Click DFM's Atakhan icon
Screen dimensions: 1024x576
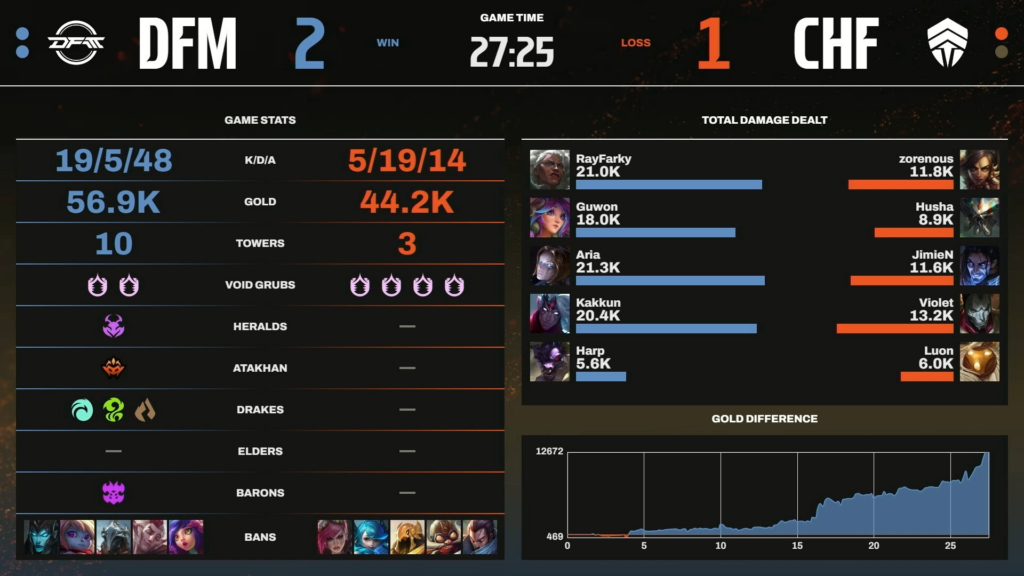point(113,368)
